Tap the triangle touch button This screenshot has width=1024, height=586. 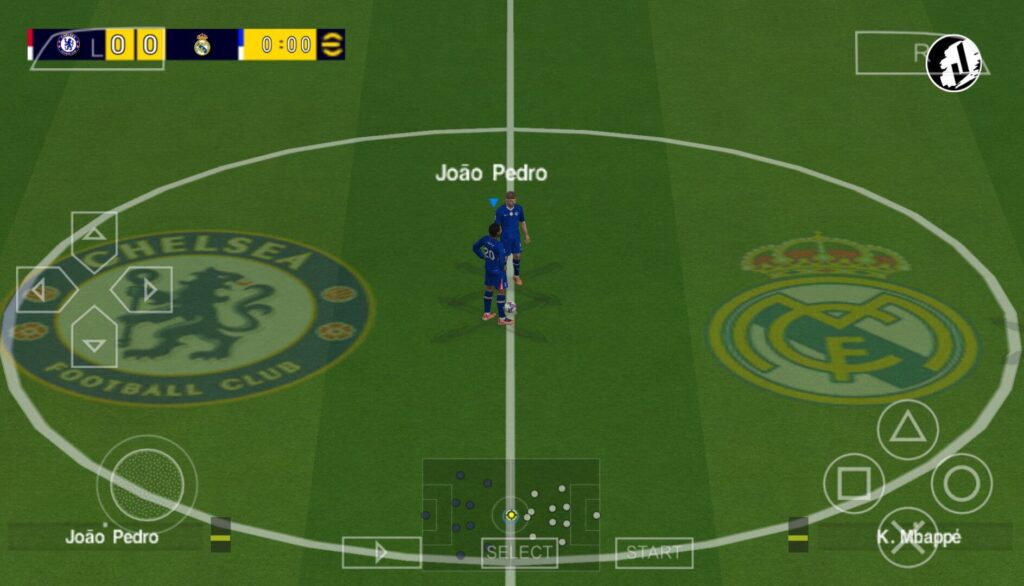[x=907, y=430]
